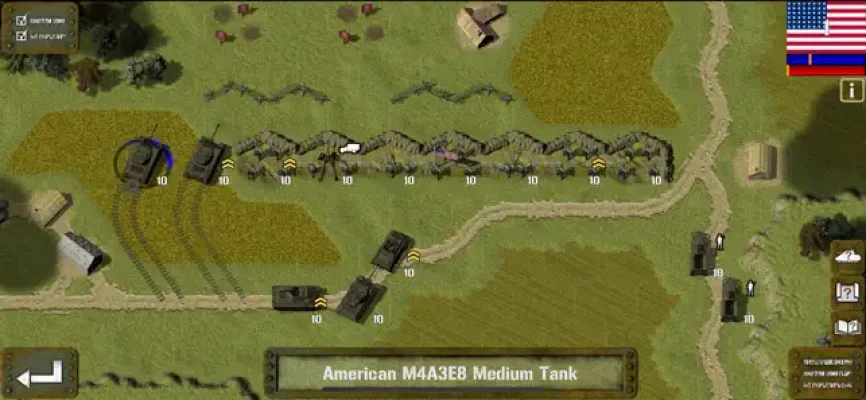
Task: Open the book with question mark guide
Action: pyautogui.click(x=847, y=326)
